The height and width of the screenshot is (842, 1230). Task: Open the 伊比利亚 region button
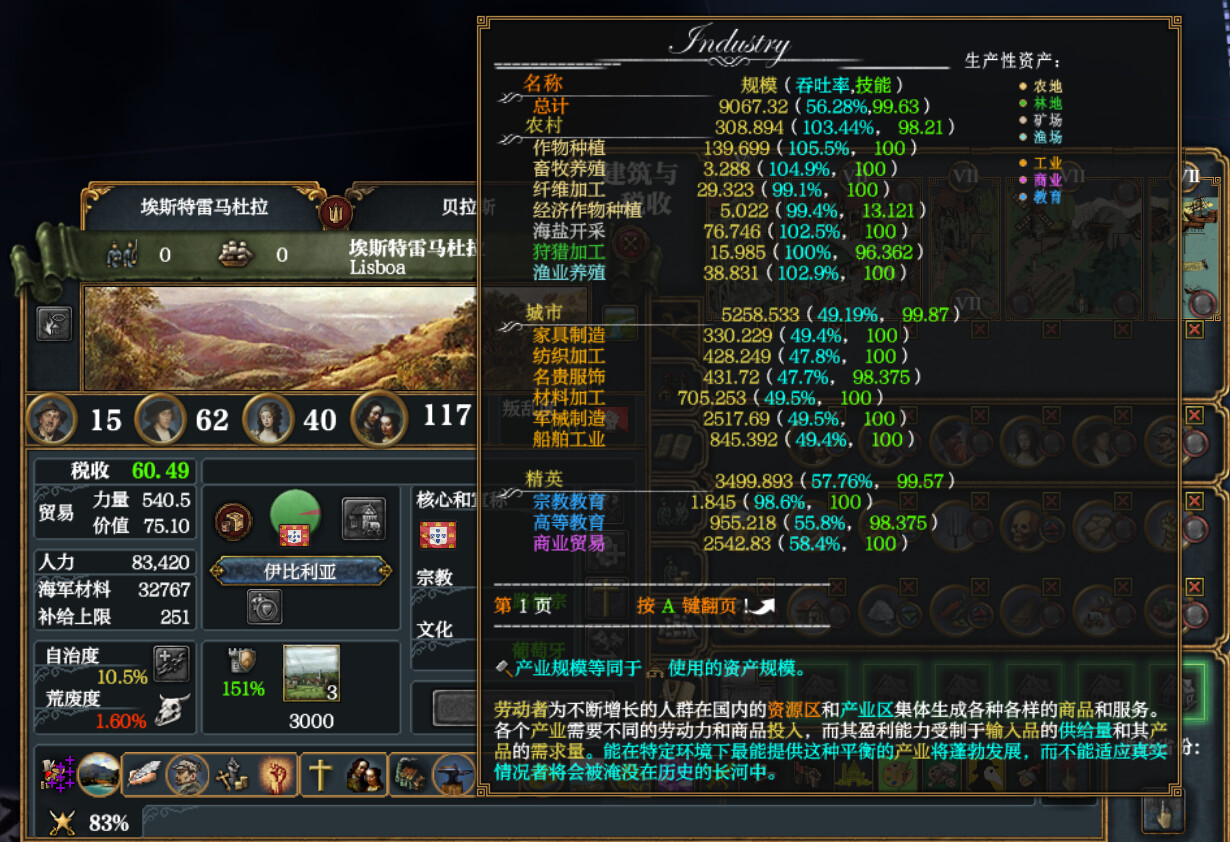click(300, 571)
